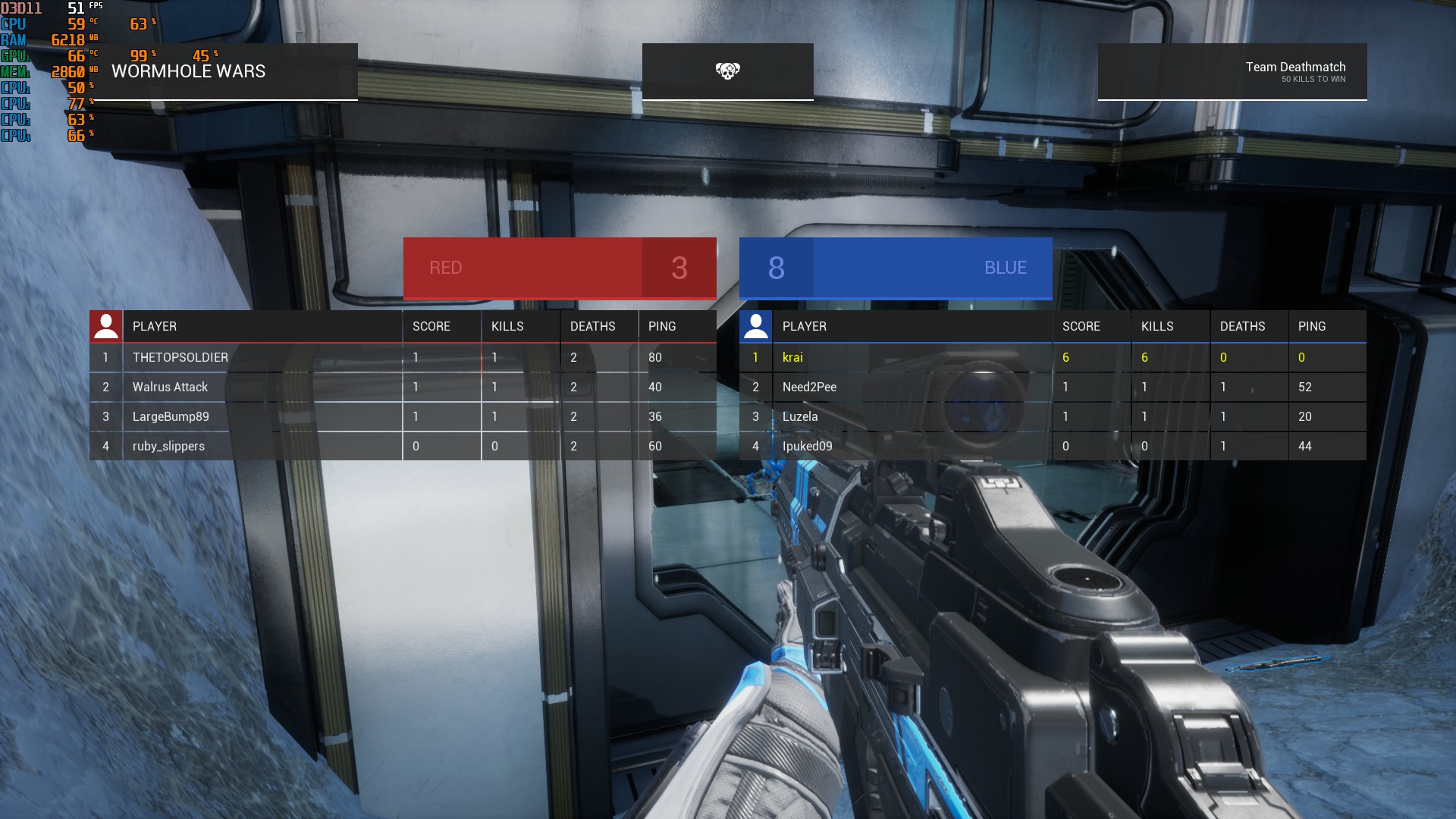Sort blue scoreboard by PING column
1456x819 pixels.
(1310, 326)
